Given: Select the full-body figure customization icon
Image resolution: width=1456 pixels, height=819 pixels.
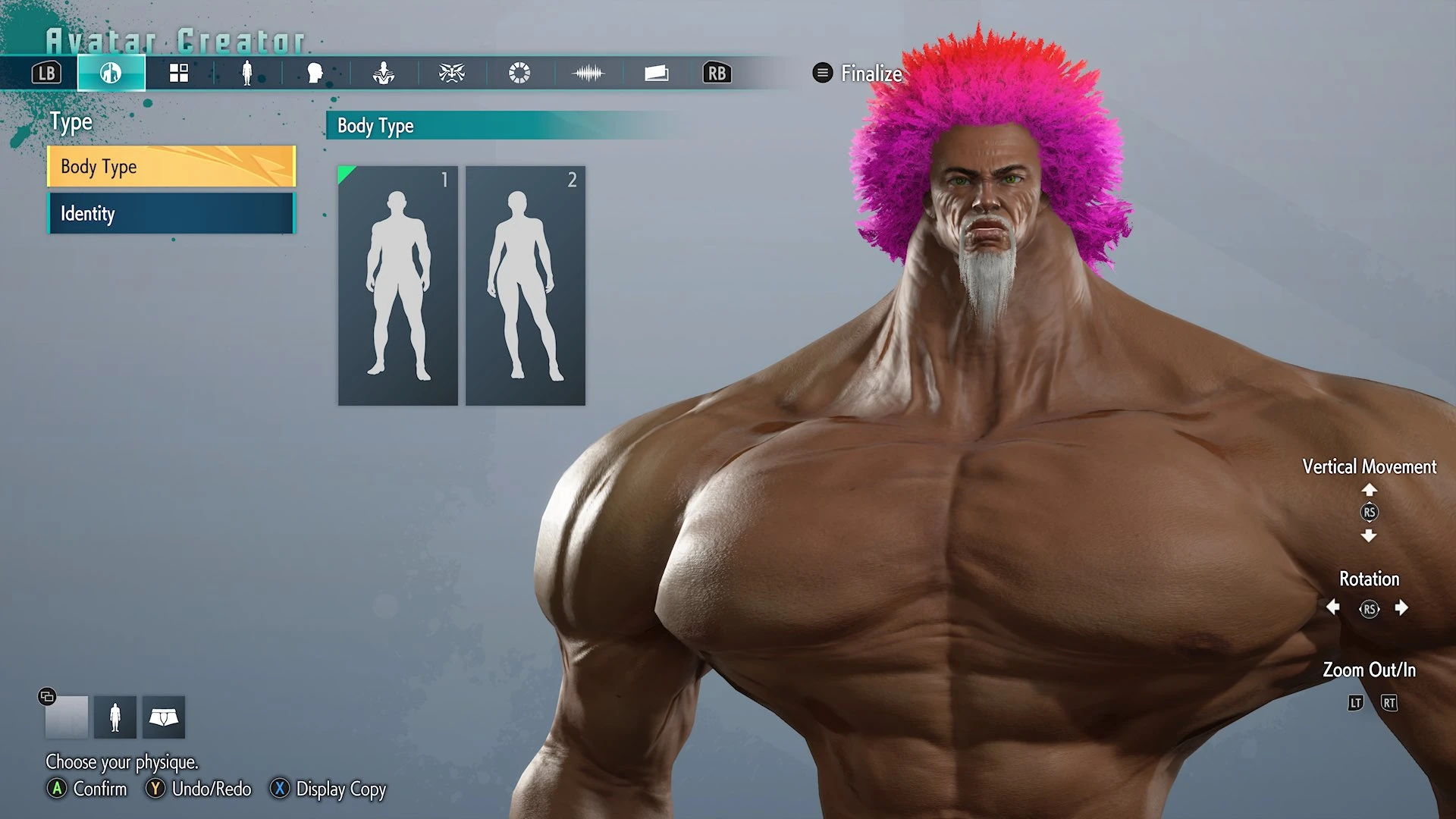Looking at the screenshot, I should [x=247, y=74].
